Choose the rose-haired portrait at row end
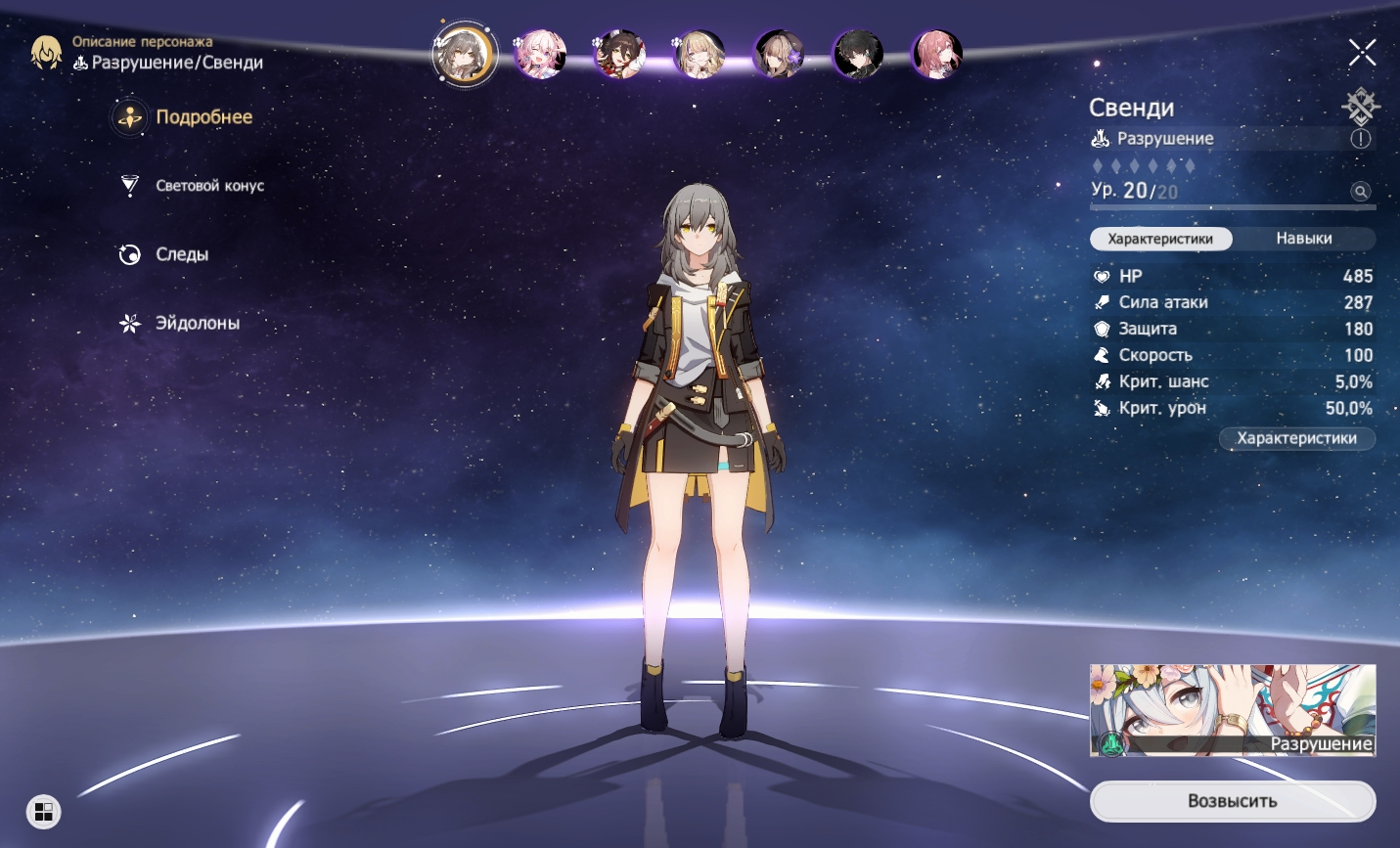This screenshot has width=1400, height=848. click(x=936, y=54)
